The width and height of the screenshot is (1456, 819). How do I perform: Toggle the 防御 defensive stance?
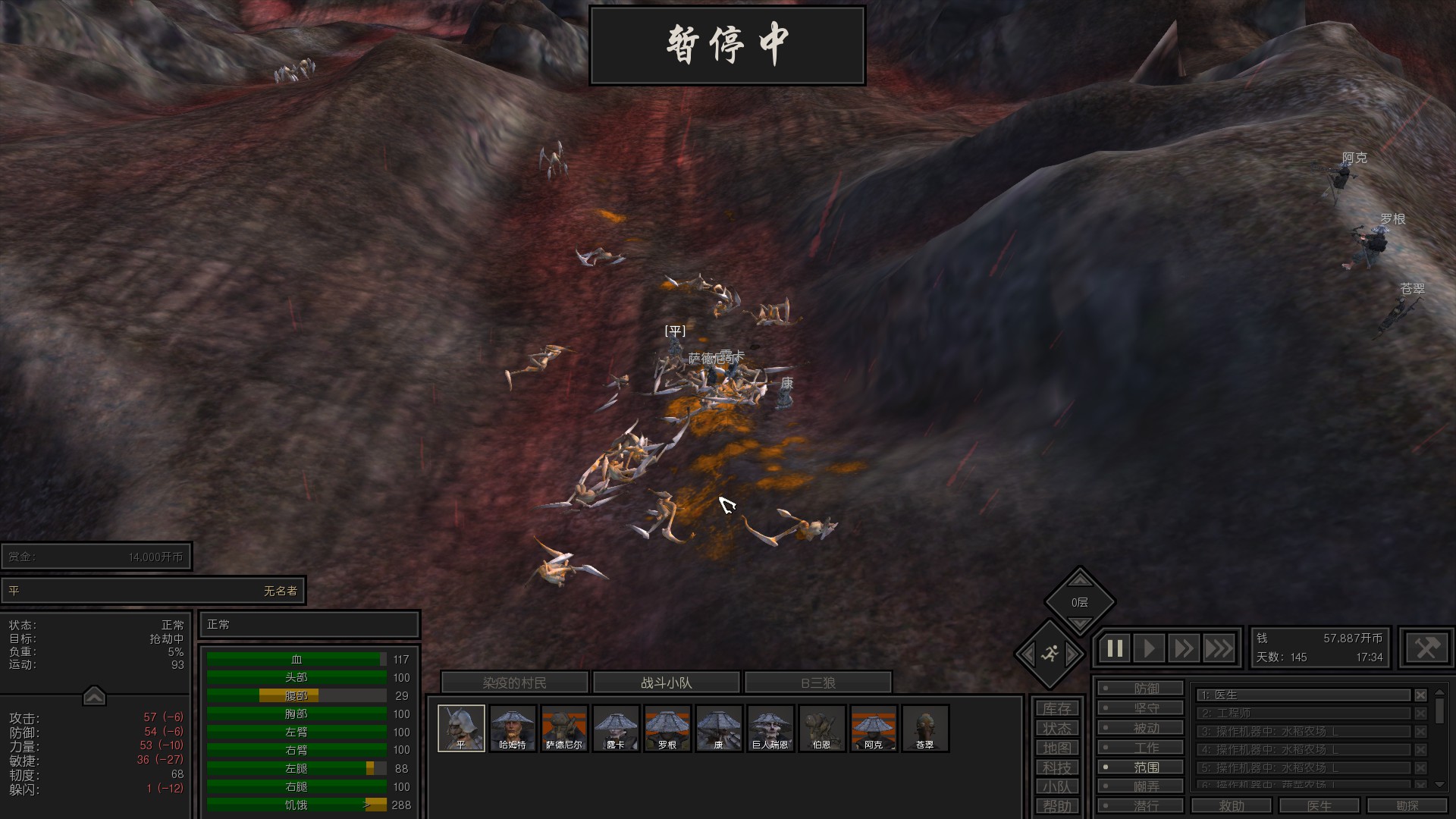pyautogui.click(x=1141, y=689)
